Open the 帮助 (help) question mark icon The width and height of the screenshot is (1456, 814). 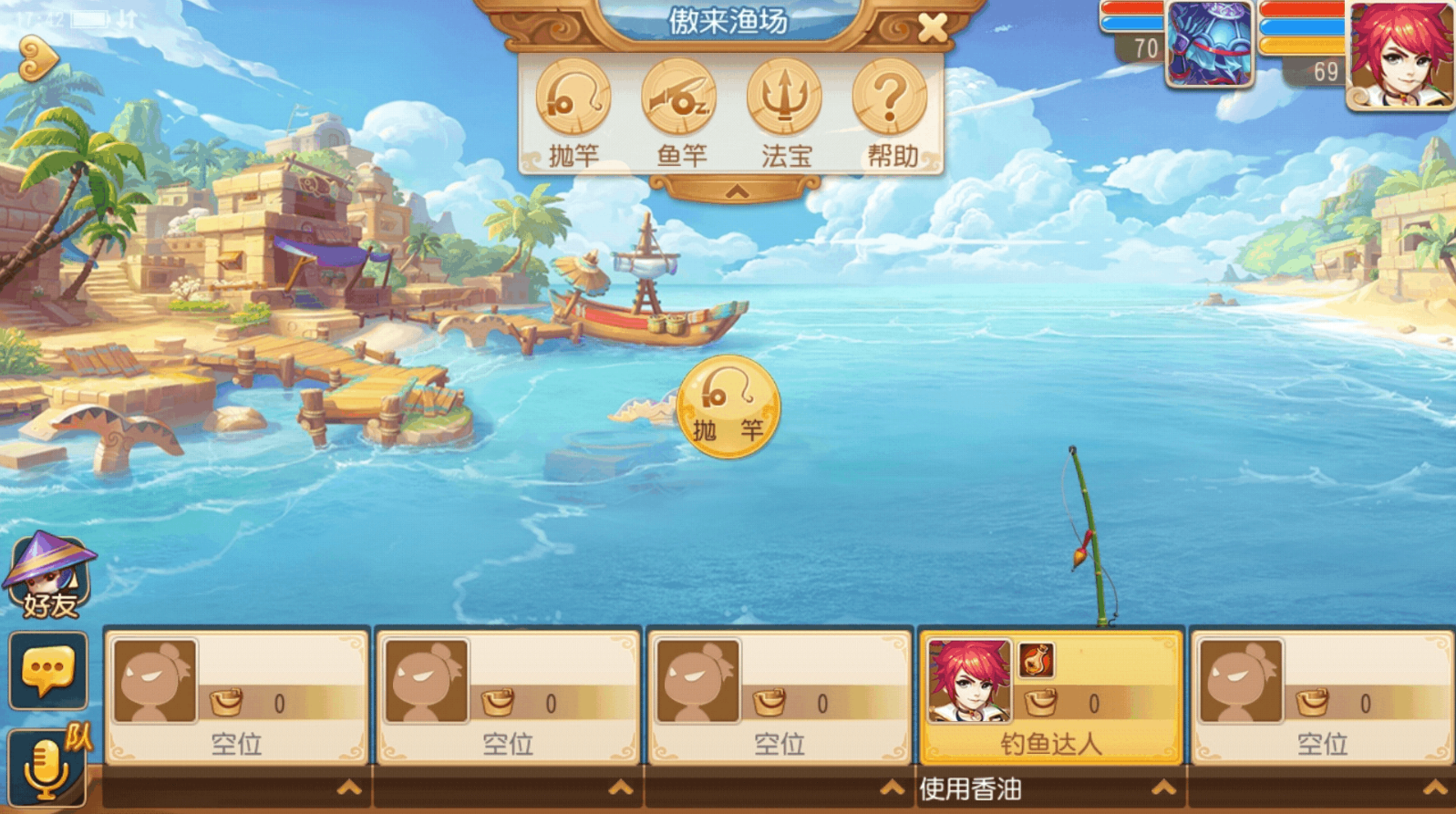tap(889, 98)
